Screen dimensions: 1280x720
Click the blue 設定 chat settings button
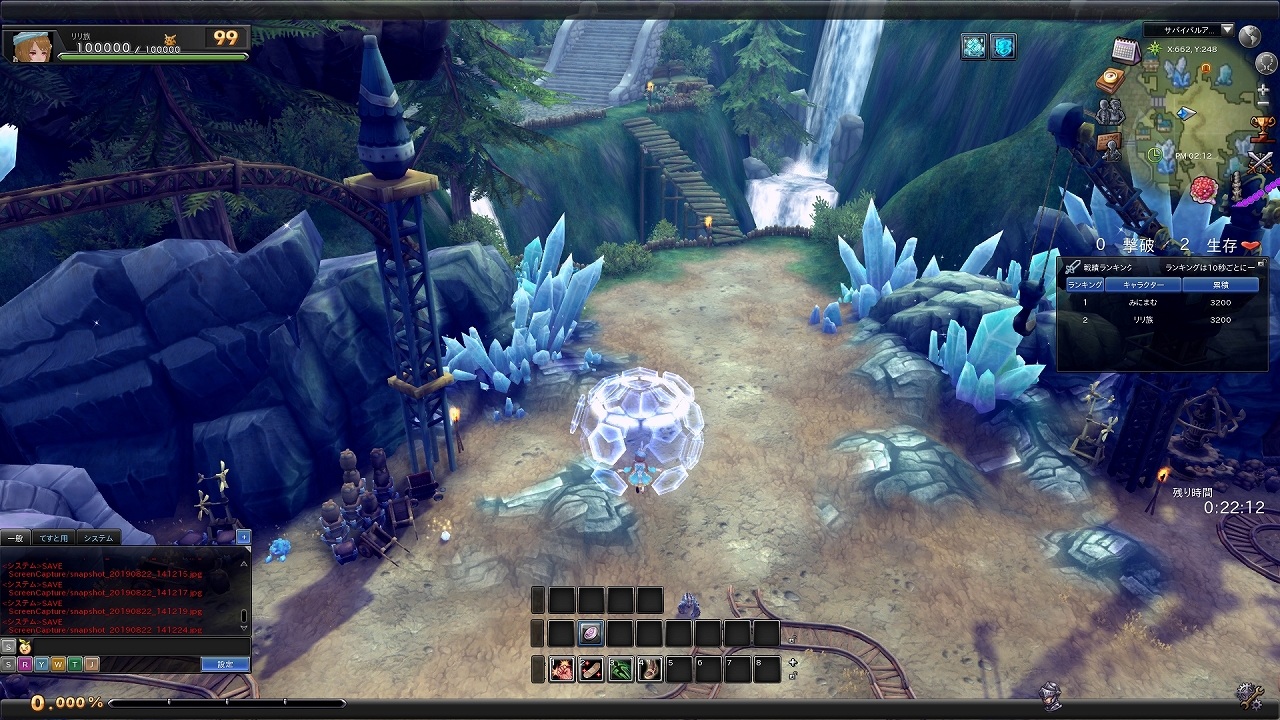pyautogui.click(x=225, y=664)
